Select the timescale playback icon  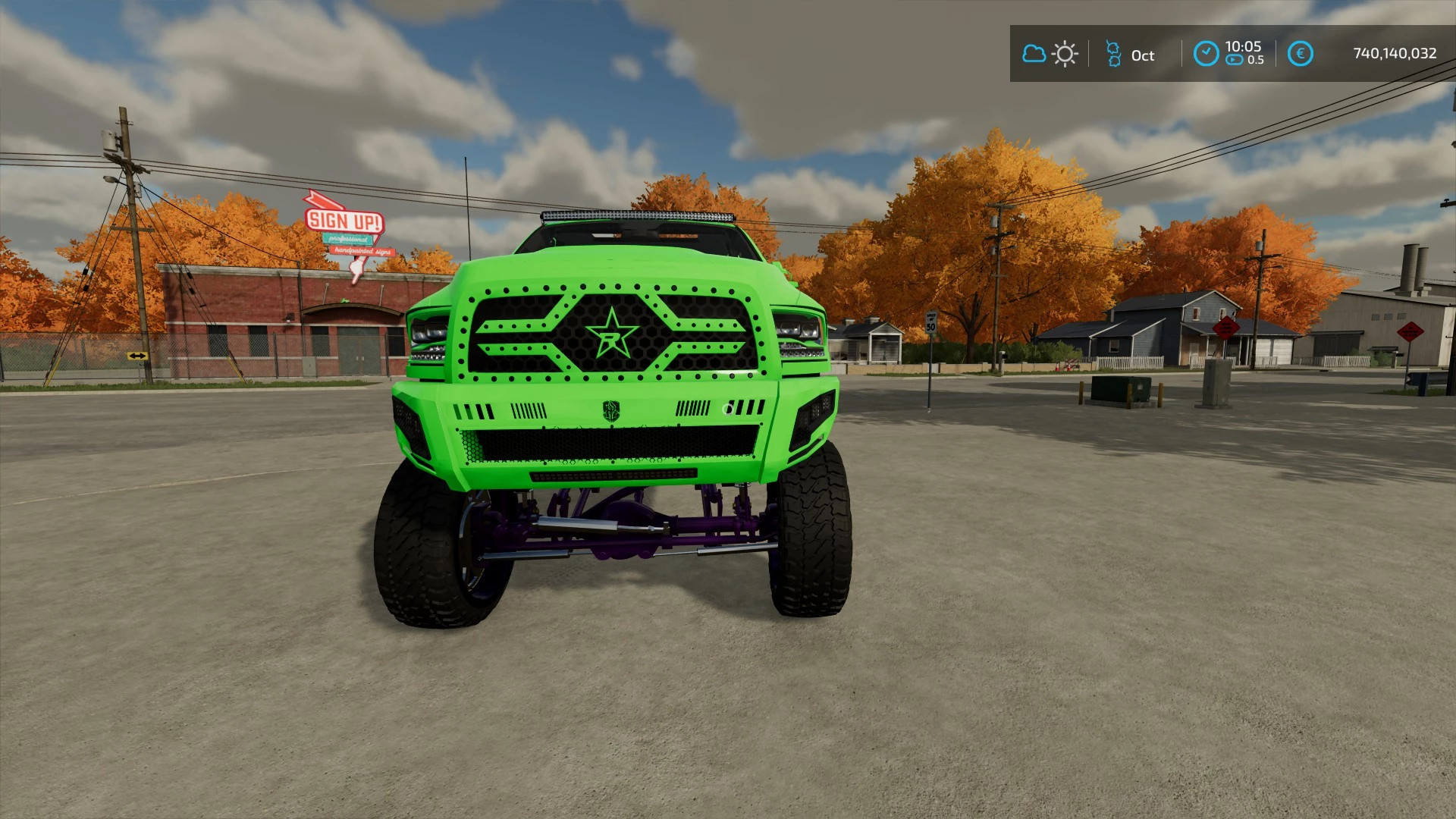[1234, 59]
